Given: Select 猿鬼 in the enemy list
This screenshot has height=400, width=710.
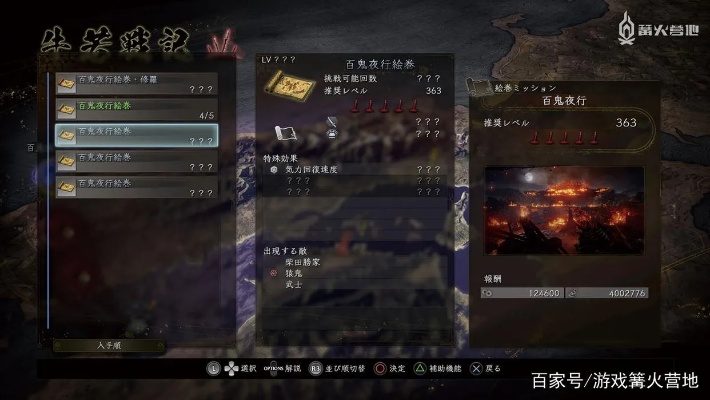Looking at the screenshot, I should (299, 272).
